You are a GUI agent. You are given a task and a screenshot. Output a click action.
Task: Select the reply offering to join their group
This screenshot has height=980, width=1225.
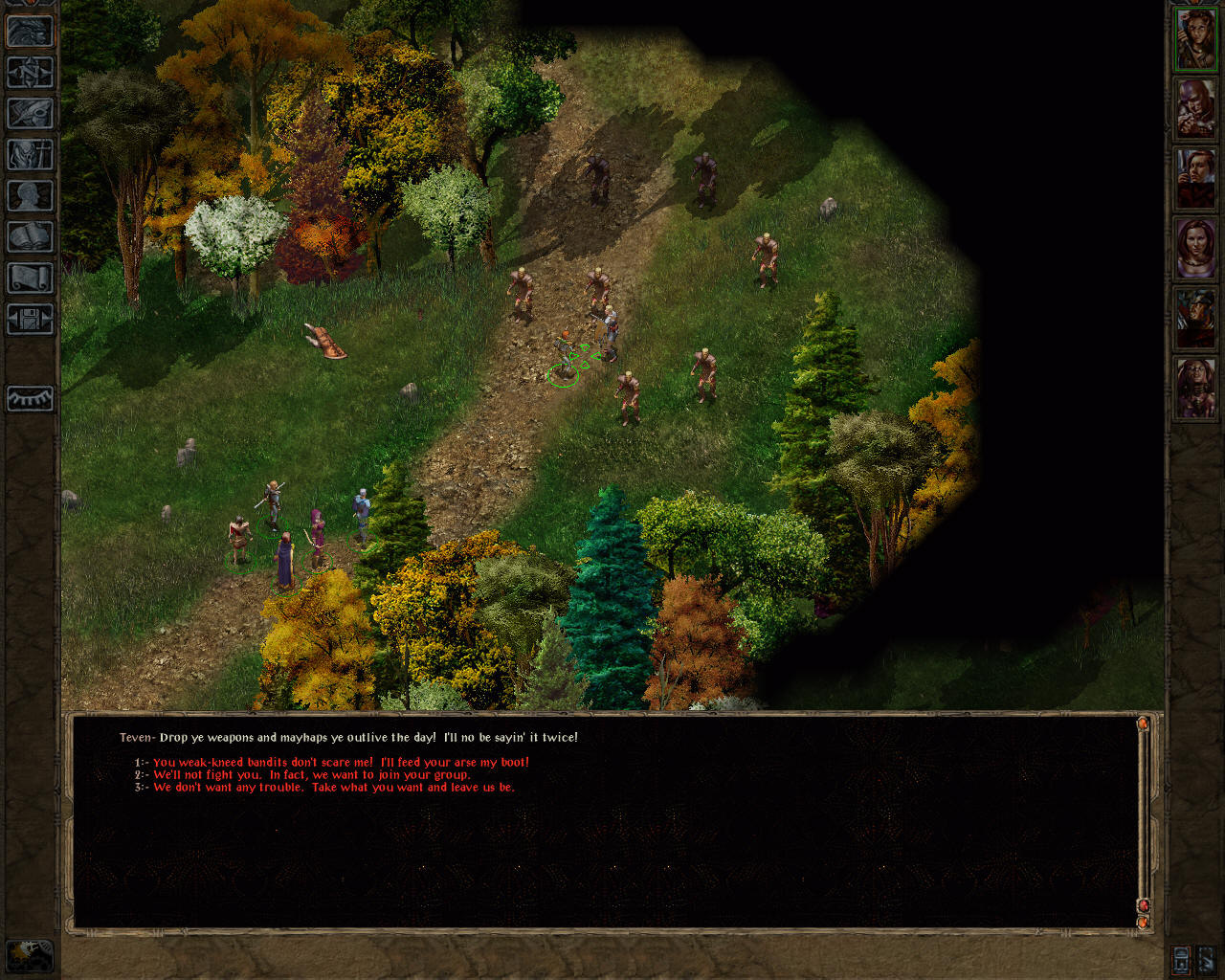311,775
